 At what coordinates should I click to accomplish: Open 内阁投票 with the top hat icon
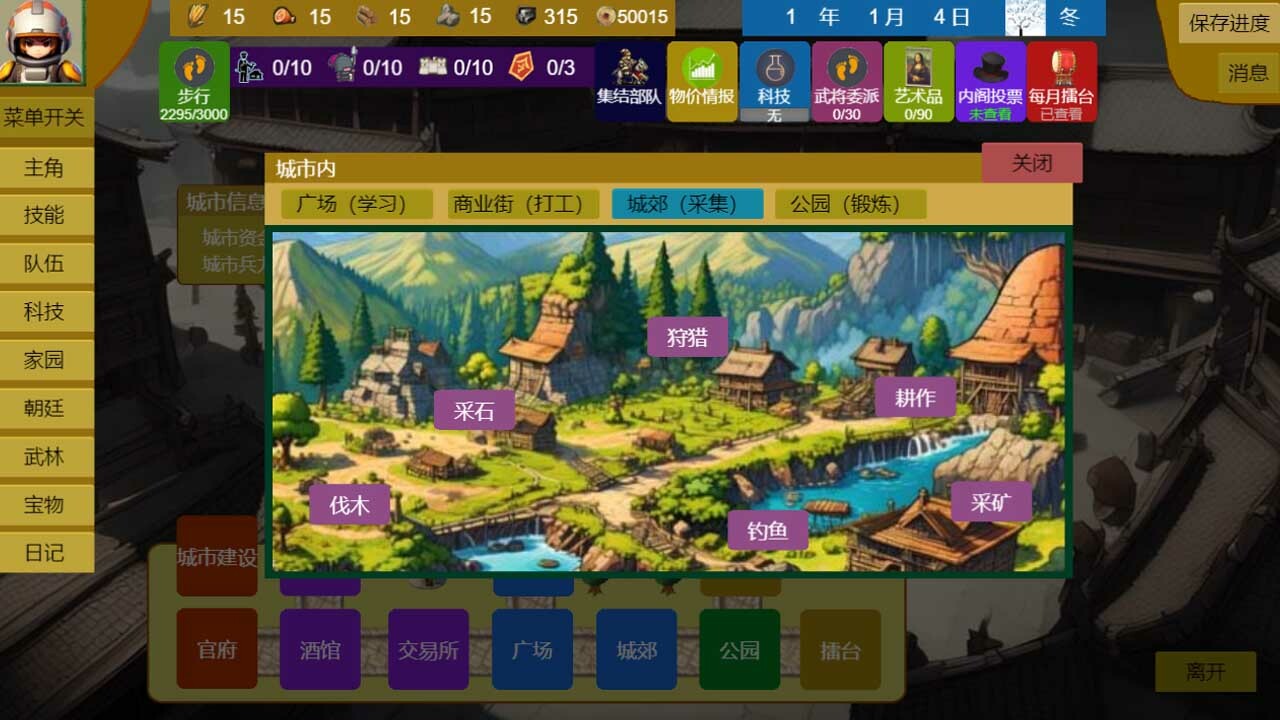tap(990, 75)
